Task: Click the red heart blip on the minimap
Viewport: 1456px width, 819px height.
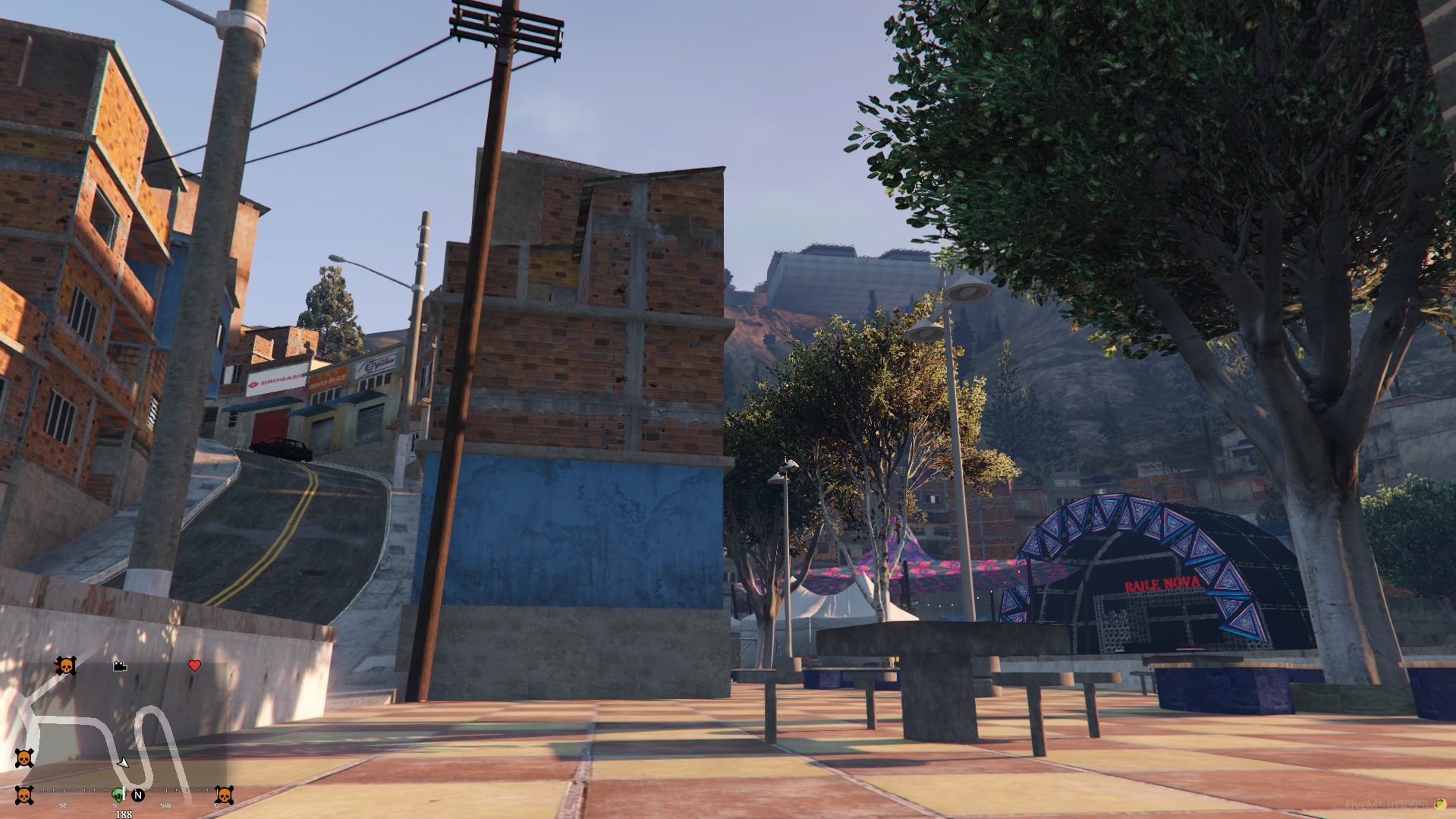Action: point(194,666)
